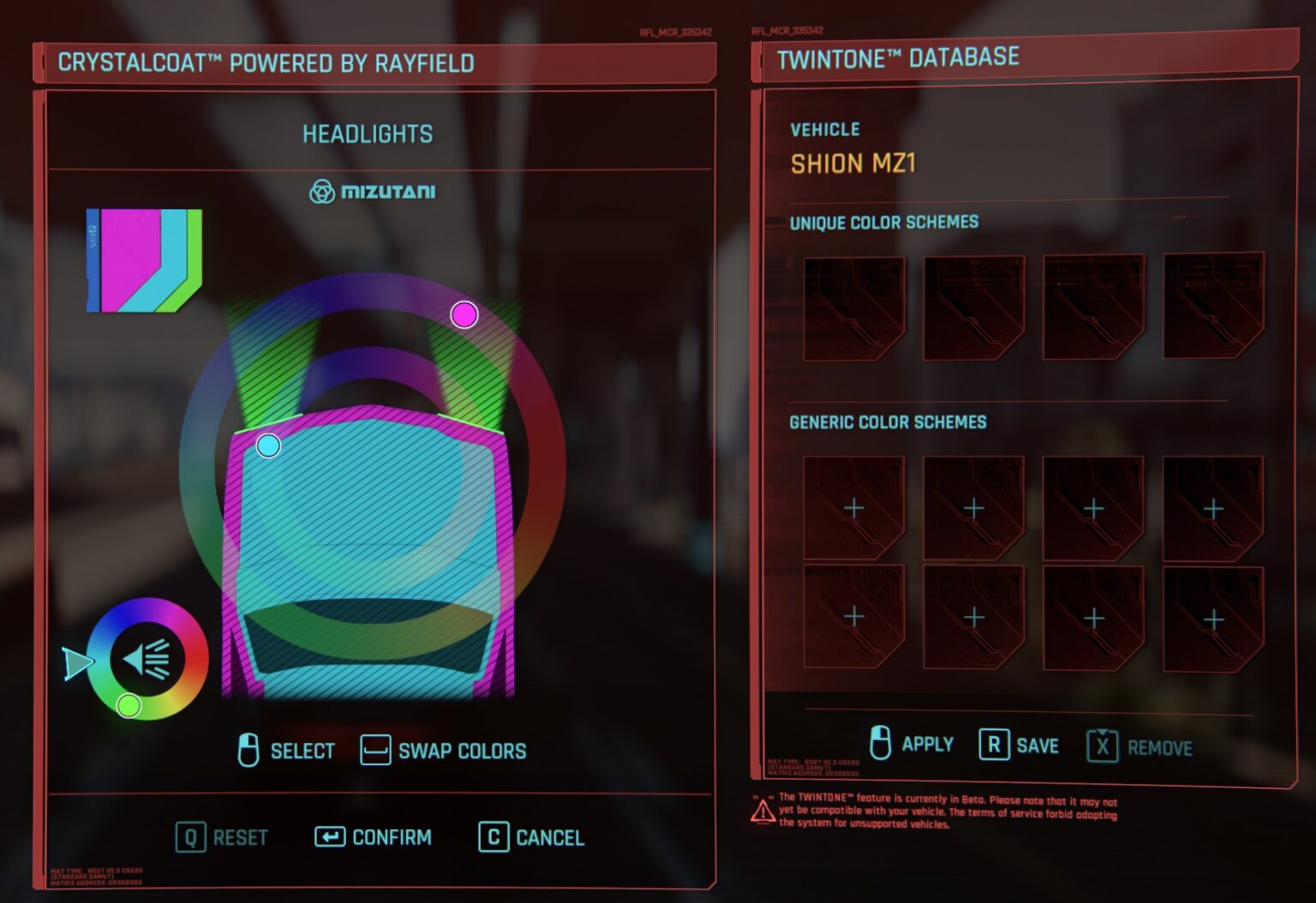The height and width of the screenshot is (903, 1316).
Task: Click the current color scheme preview swatch
Action: pyautogui.click(x=144, y=260)
